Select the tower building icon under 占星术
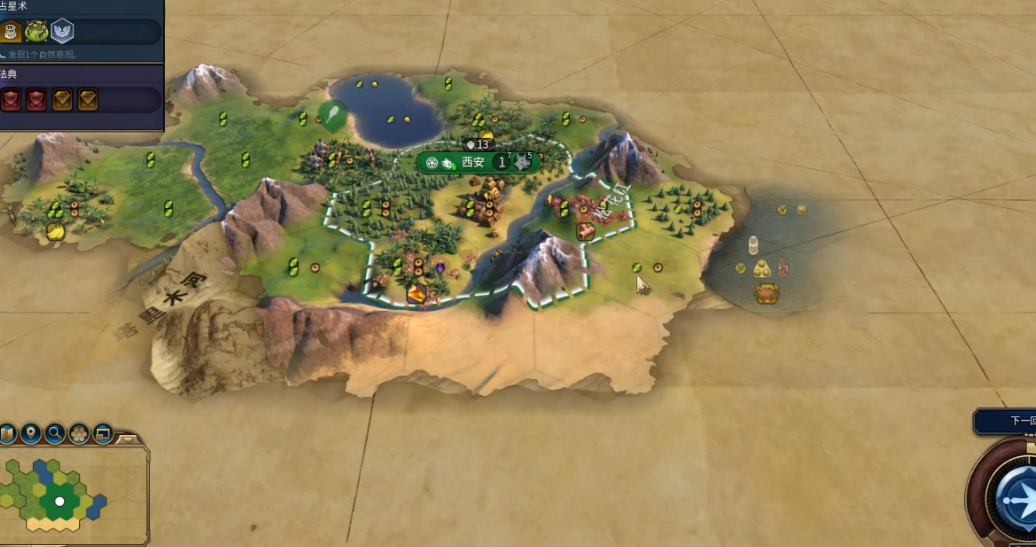The height and width of the screenshot is (547, 1036). pos(12,32)
